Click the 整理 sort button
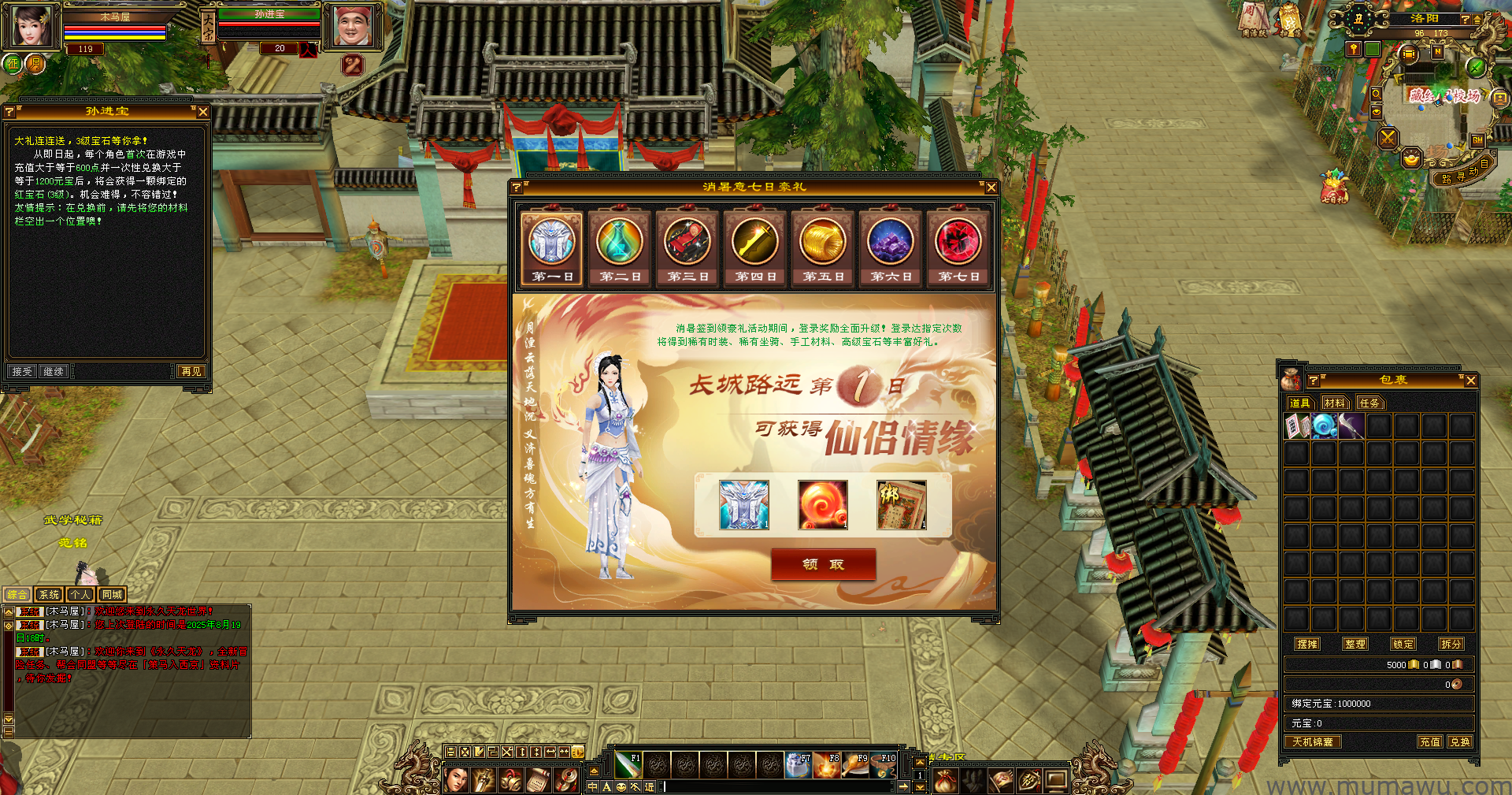 point(1355,644)
